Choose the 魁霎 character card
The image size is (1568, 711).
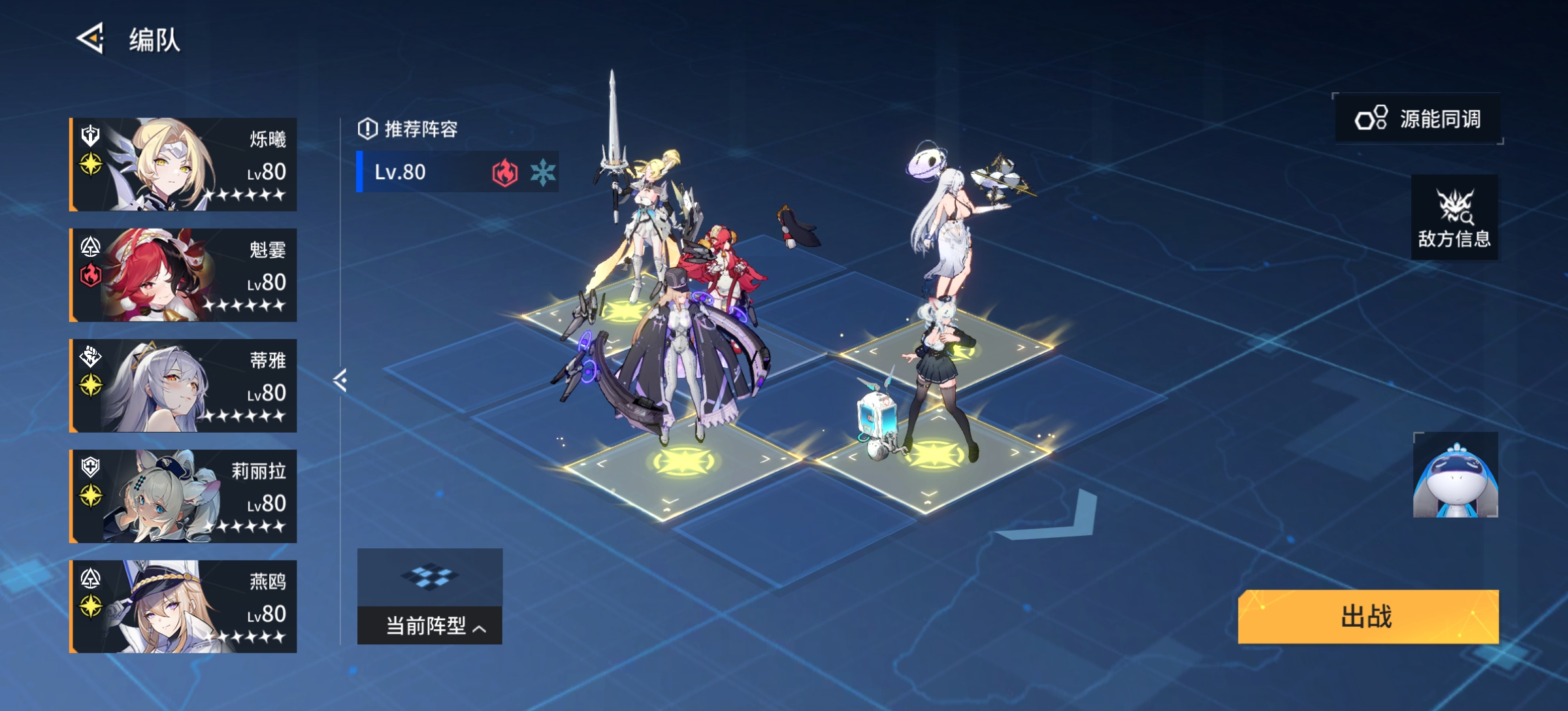(184, 275)
